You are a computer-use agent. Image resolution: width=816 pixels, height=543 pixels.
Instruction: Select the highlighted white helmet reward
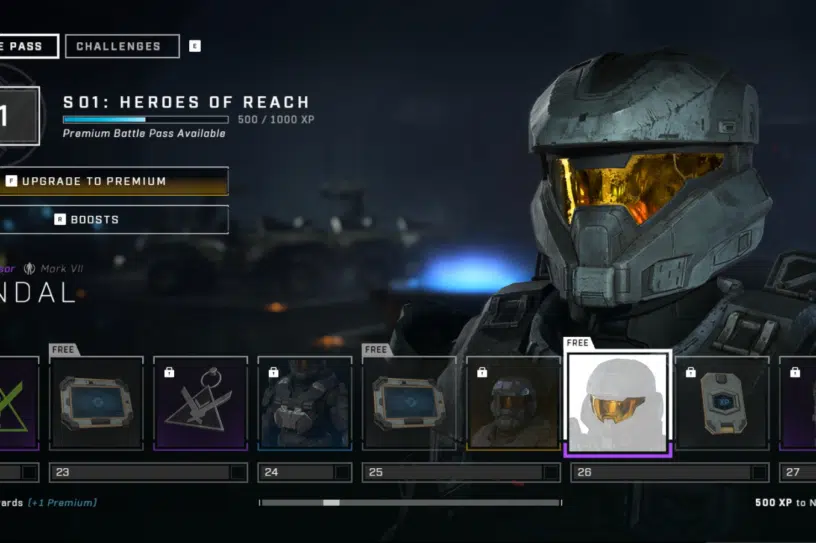coord(618,403)
